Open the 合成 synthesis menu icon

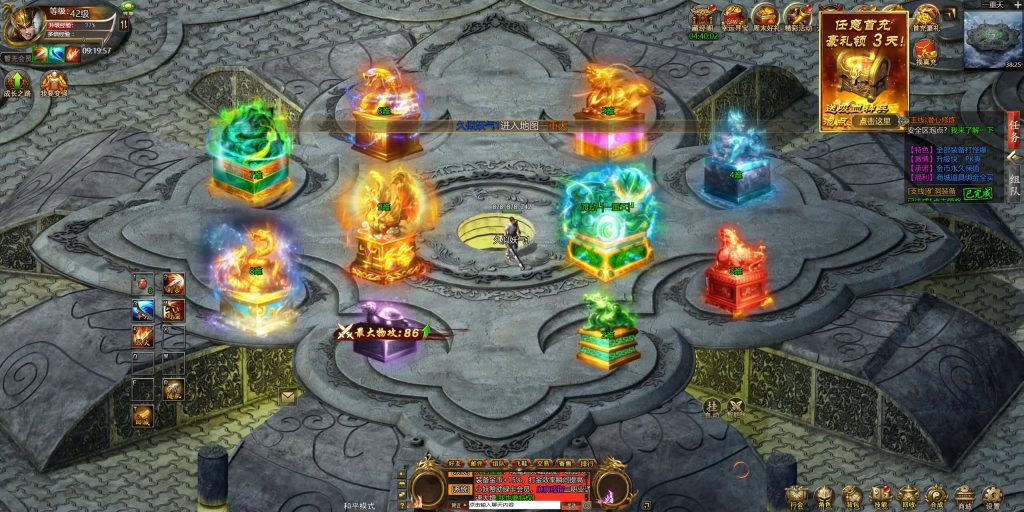(x=935, y=496)
